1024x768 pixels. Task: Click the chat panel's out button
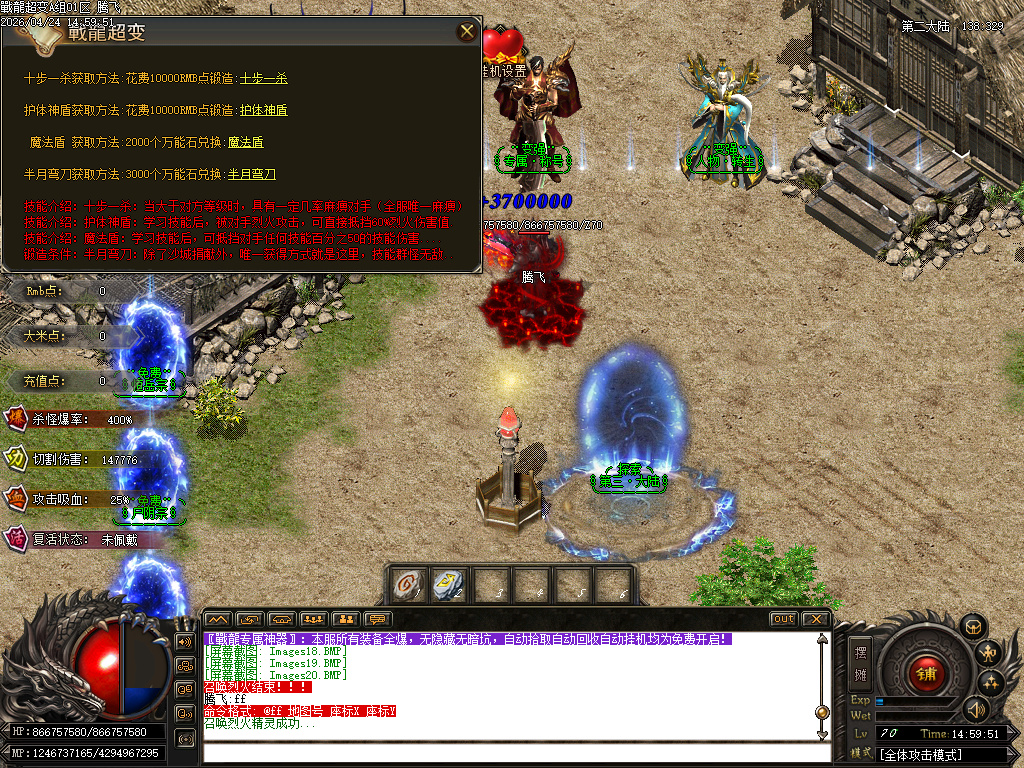tap(783, 619)
